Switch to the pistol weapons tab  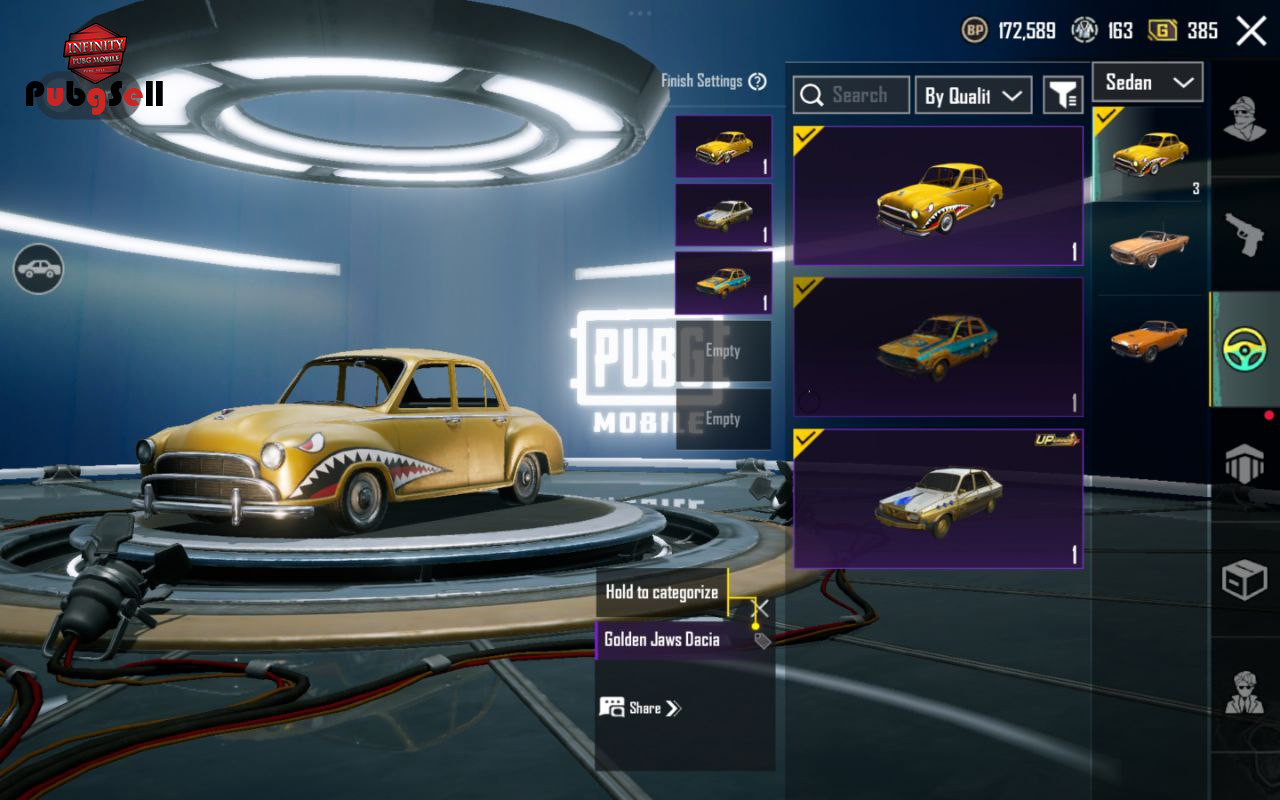click(x=1245, y=235)
